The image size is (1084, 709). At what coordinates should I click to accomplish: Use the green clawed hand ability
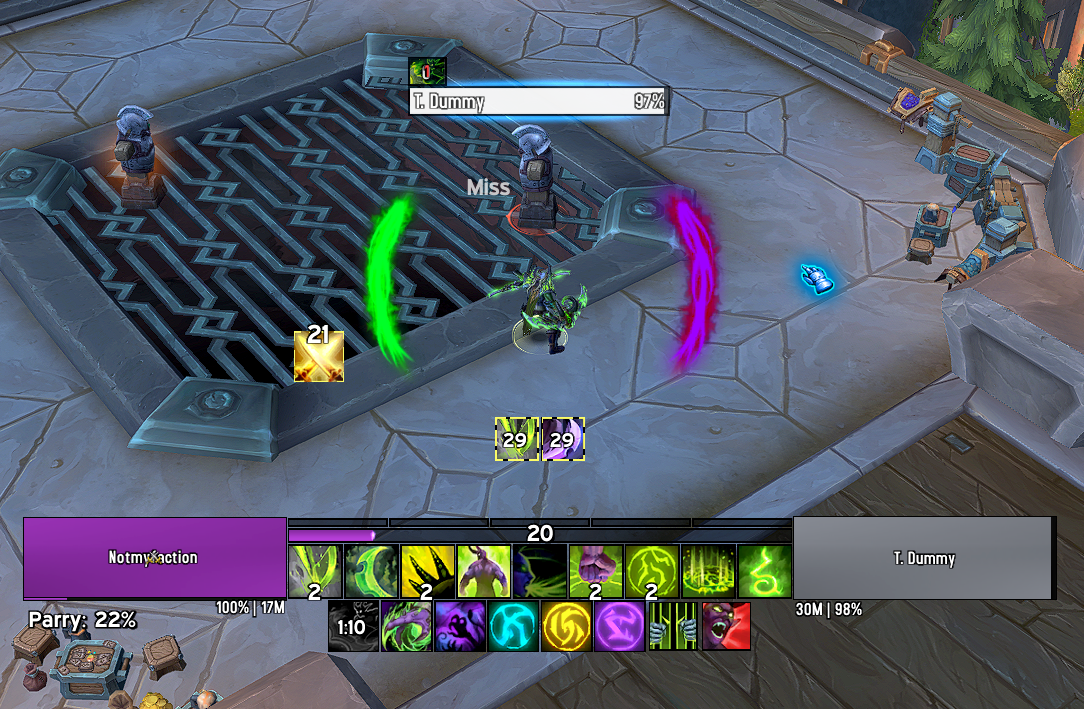pos(406,626)
